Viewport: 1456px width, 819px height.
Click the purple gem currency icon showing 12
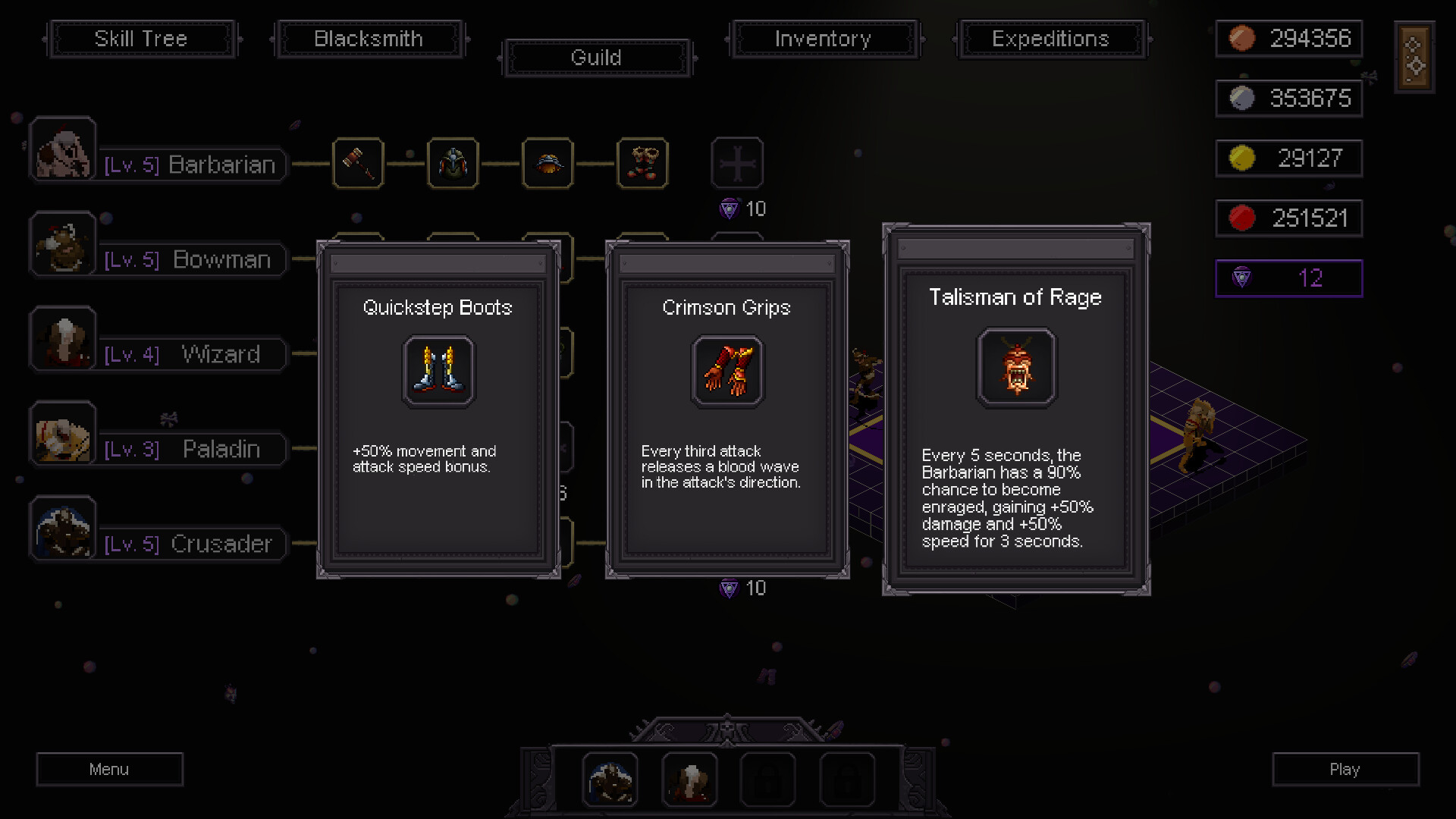point(1241,278)
